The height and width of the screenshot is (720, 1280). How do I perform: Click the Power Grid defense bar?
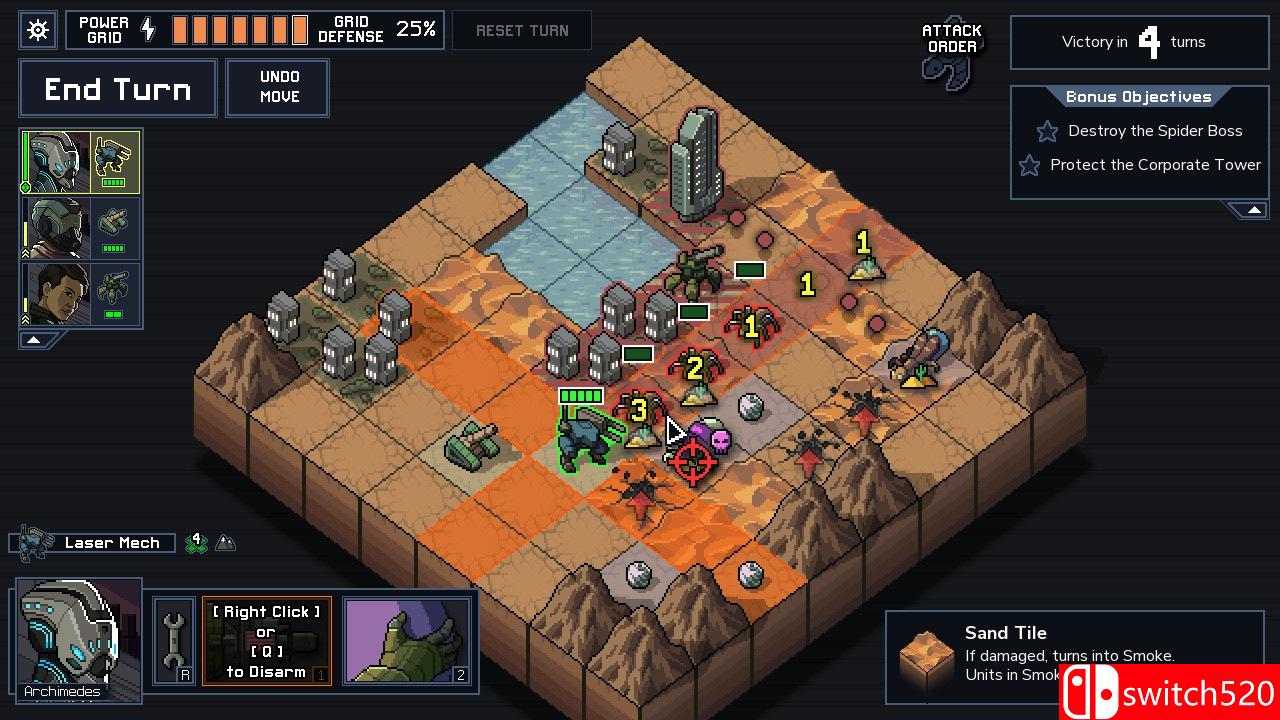pos(238,29)
